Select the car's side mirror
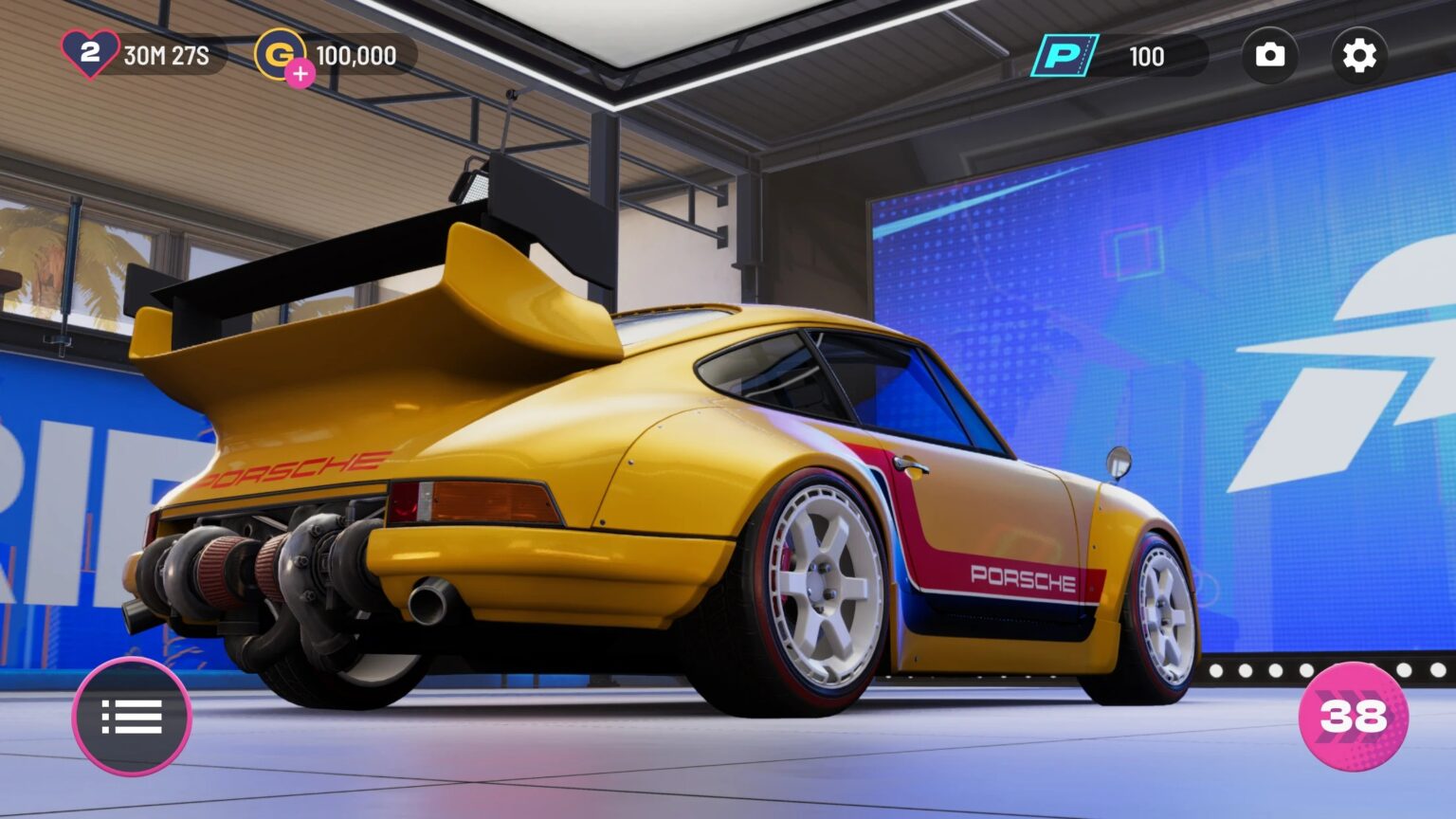 [x=1119, y=464]
